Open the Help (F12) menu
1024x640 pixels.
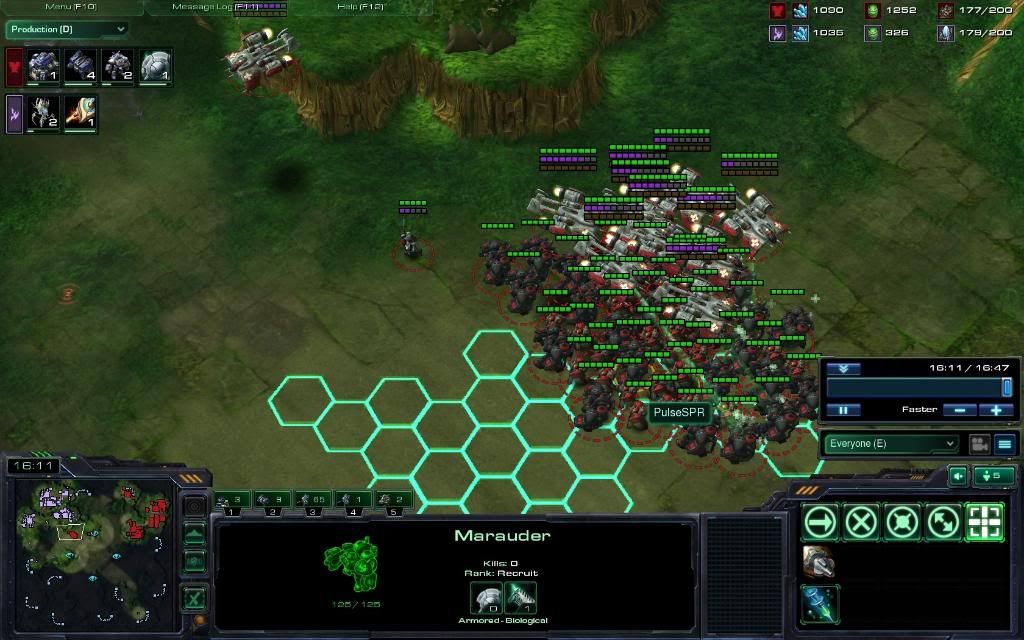[x=360, y=7]
